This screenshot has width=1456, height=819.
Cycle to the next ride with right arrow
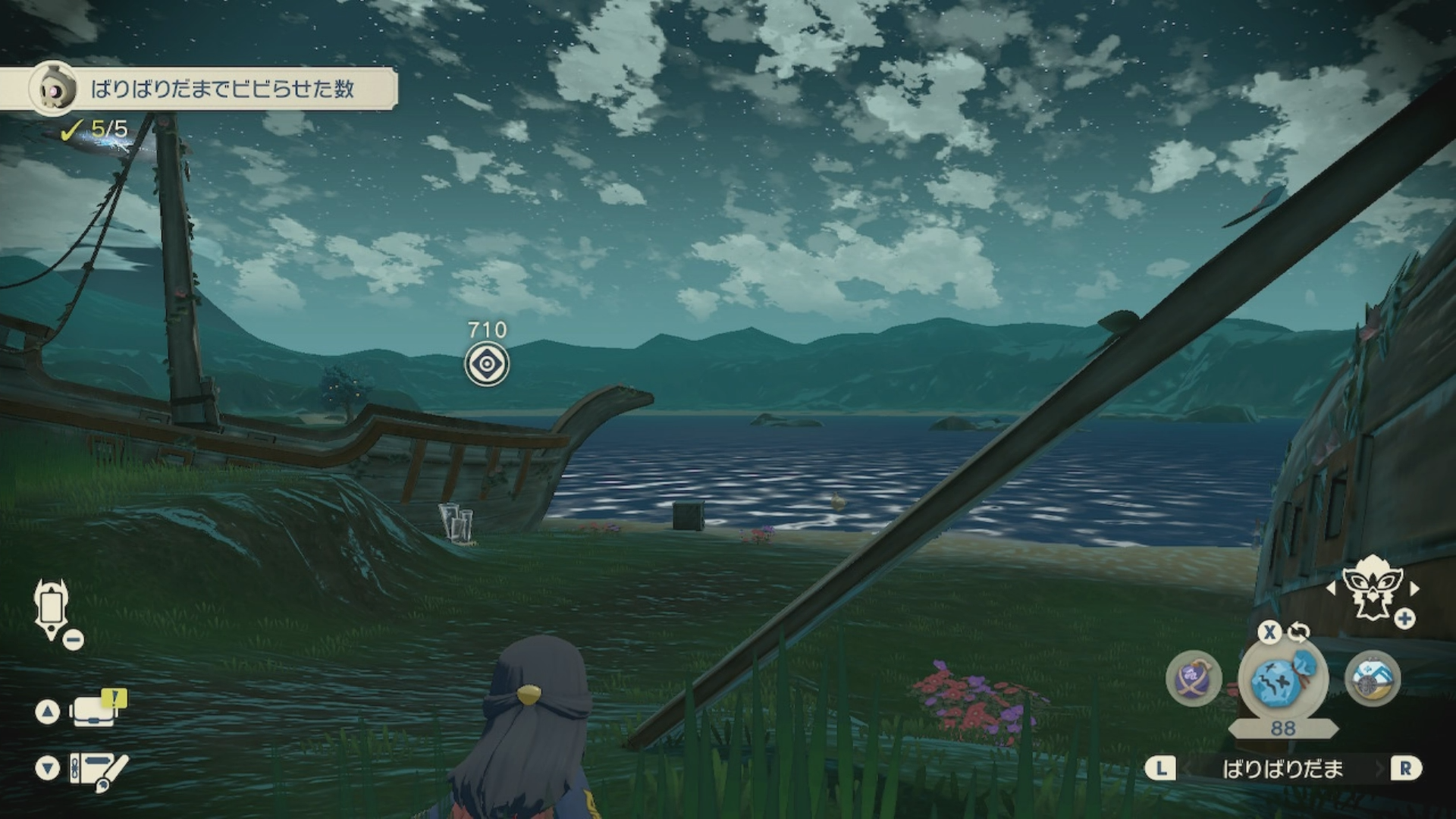coord(1414,588)
